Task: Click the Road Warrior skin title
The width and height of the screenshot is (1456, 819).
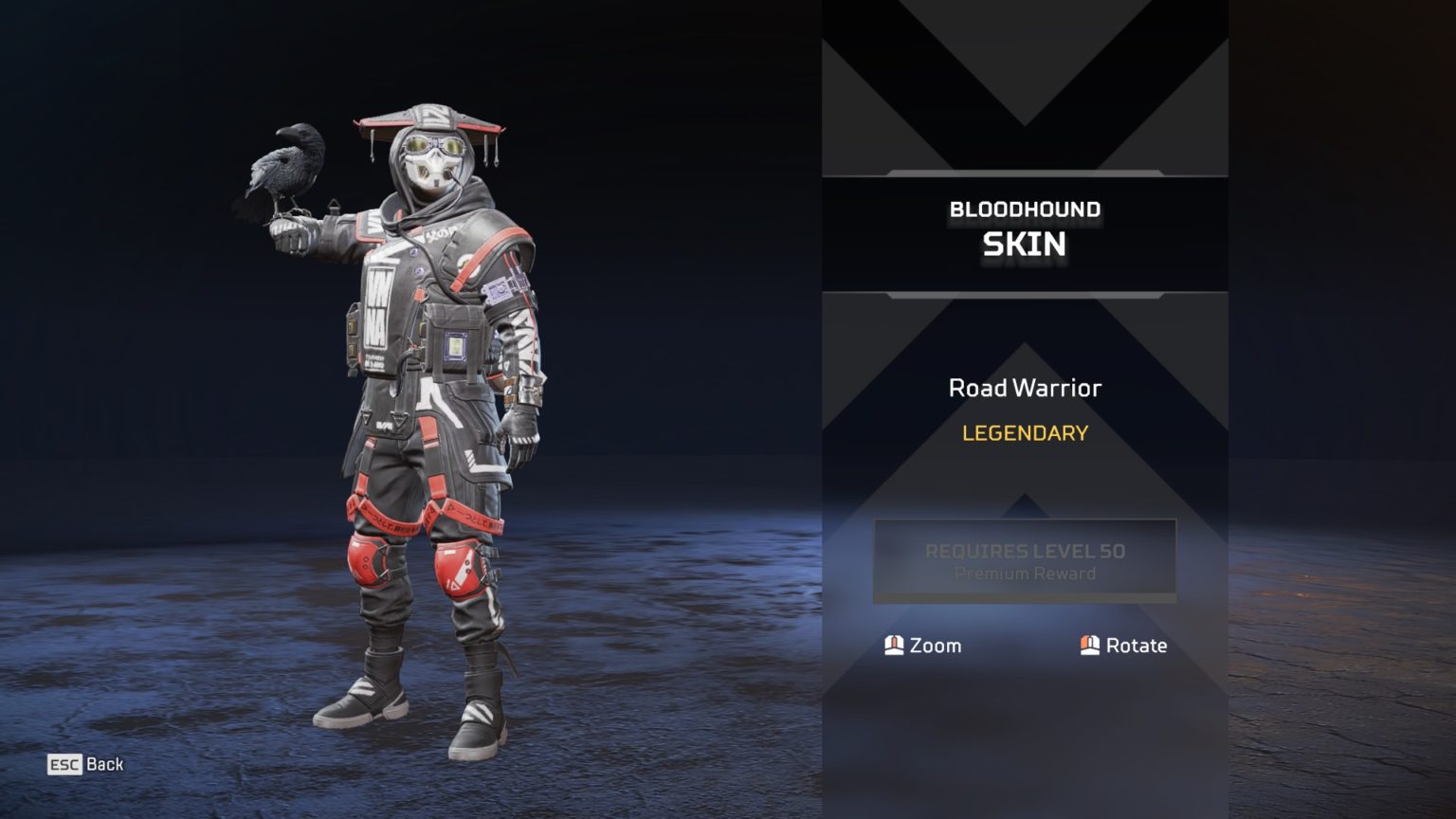Action: (1025, 388)
